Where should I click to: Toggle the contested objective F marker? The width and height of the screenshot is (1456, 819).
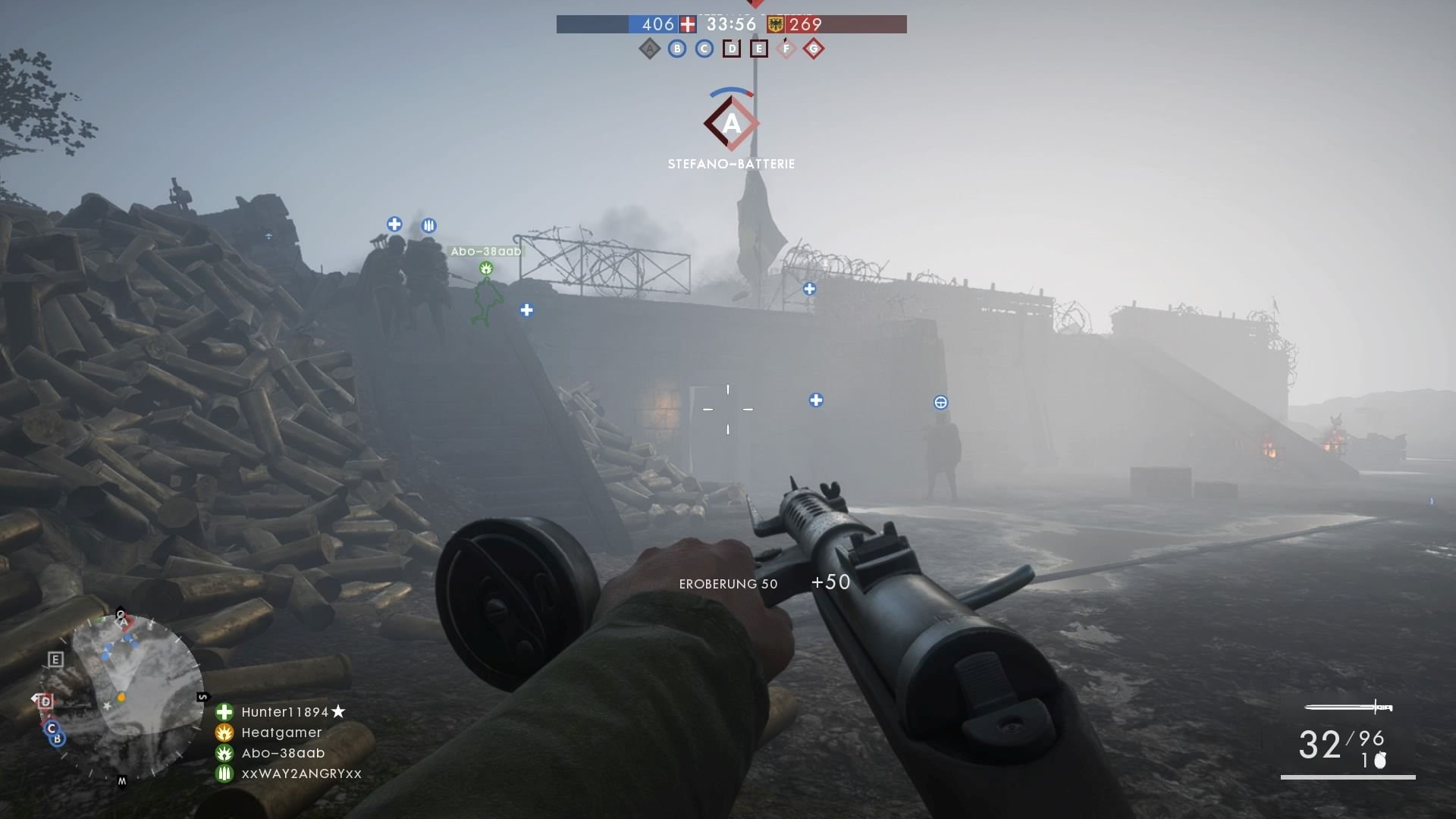786,48
